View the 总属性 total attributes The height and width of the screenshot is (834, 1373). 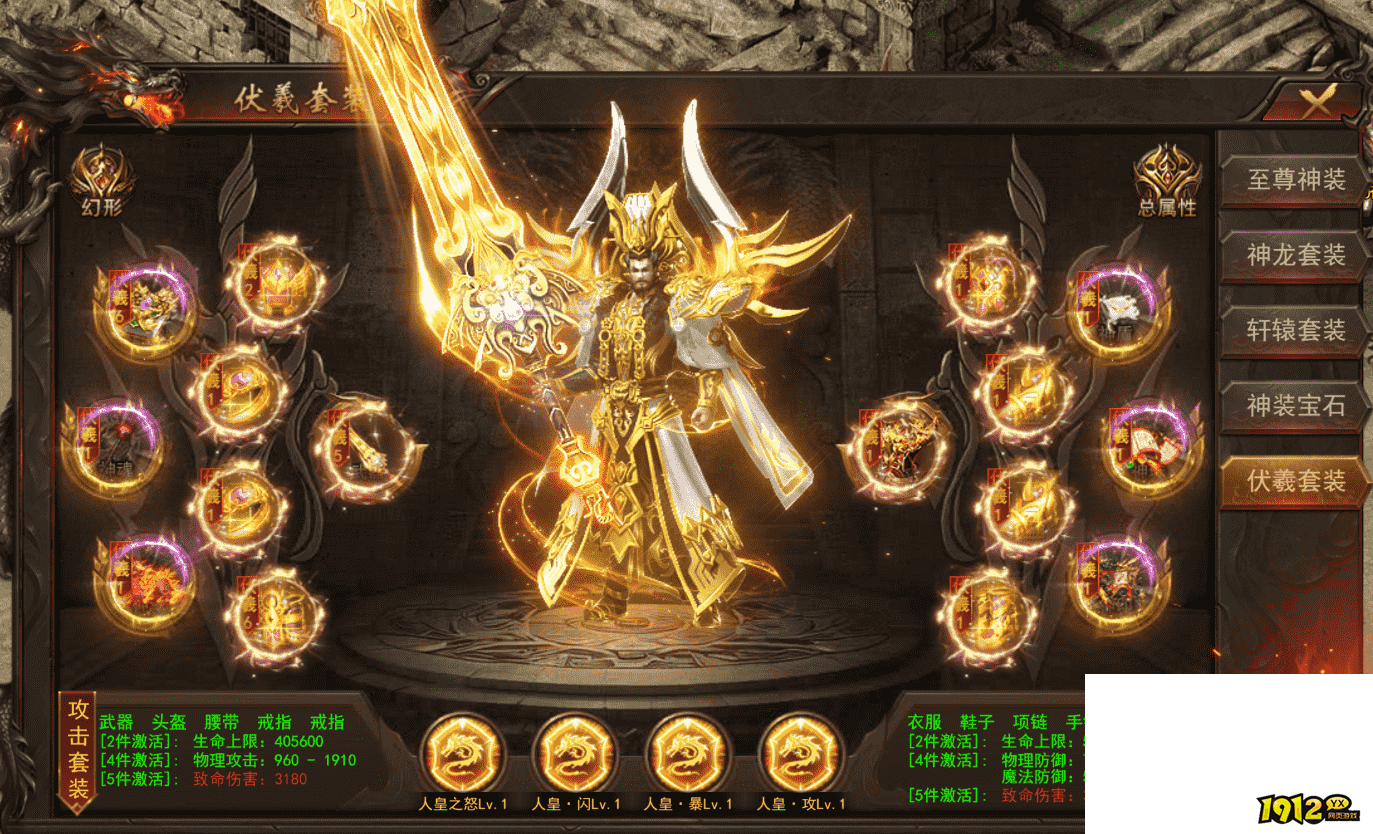click(1167, 180)
